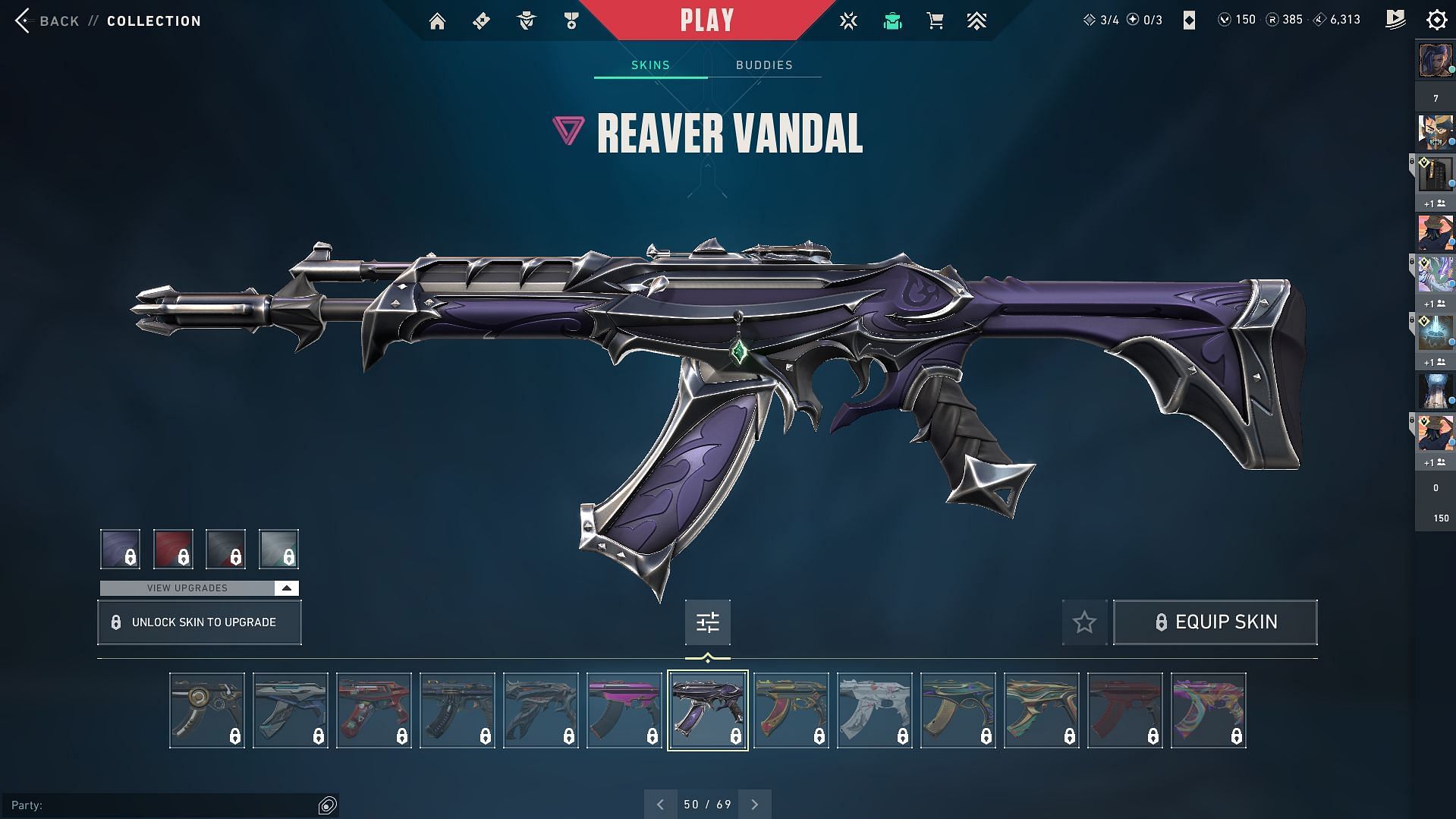The height and width of the screenshot is (819, 1456).
Task: Go to the next skins page
Action: (755, 804)
